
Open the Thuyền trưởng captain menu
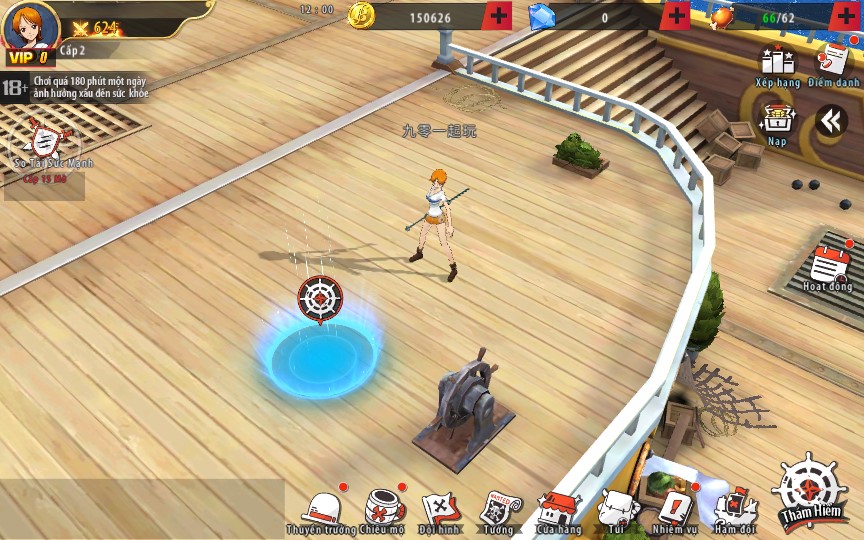click(322, 509)
